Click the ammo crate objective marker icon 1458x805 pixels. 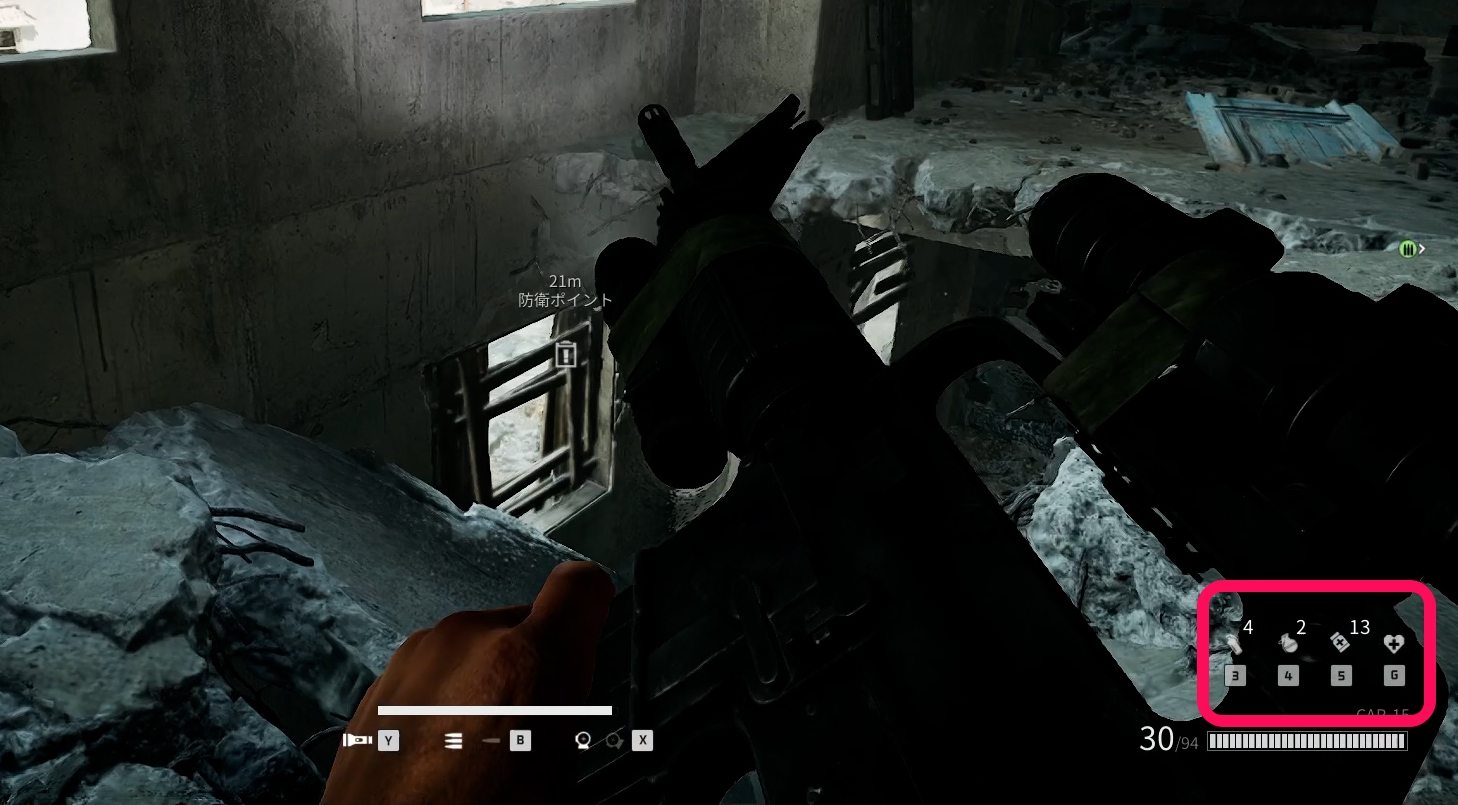564,355
